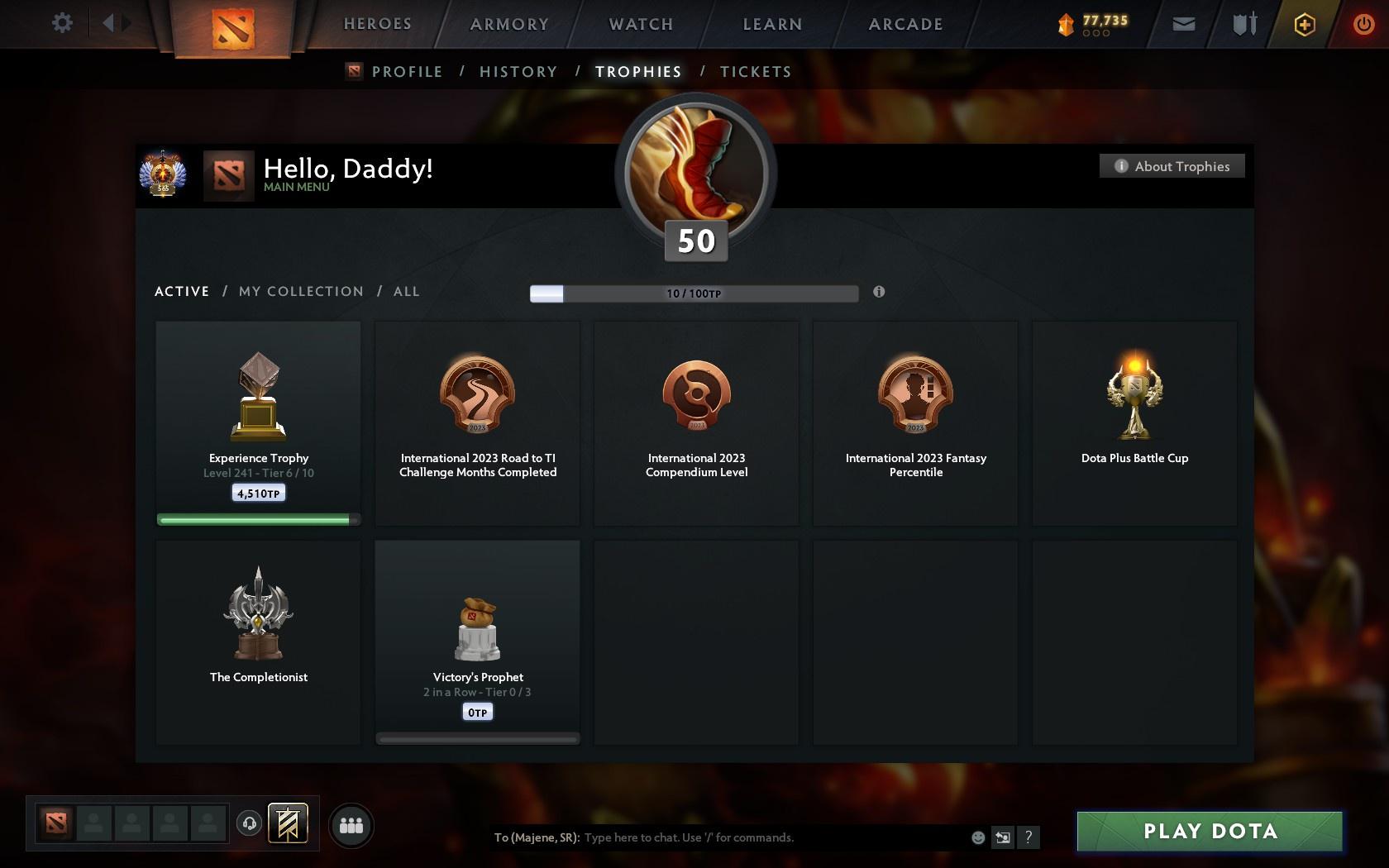Open the Dota Plus hexagon icon
This screenshot has height=868, width=1389.
pos(1304,24)
